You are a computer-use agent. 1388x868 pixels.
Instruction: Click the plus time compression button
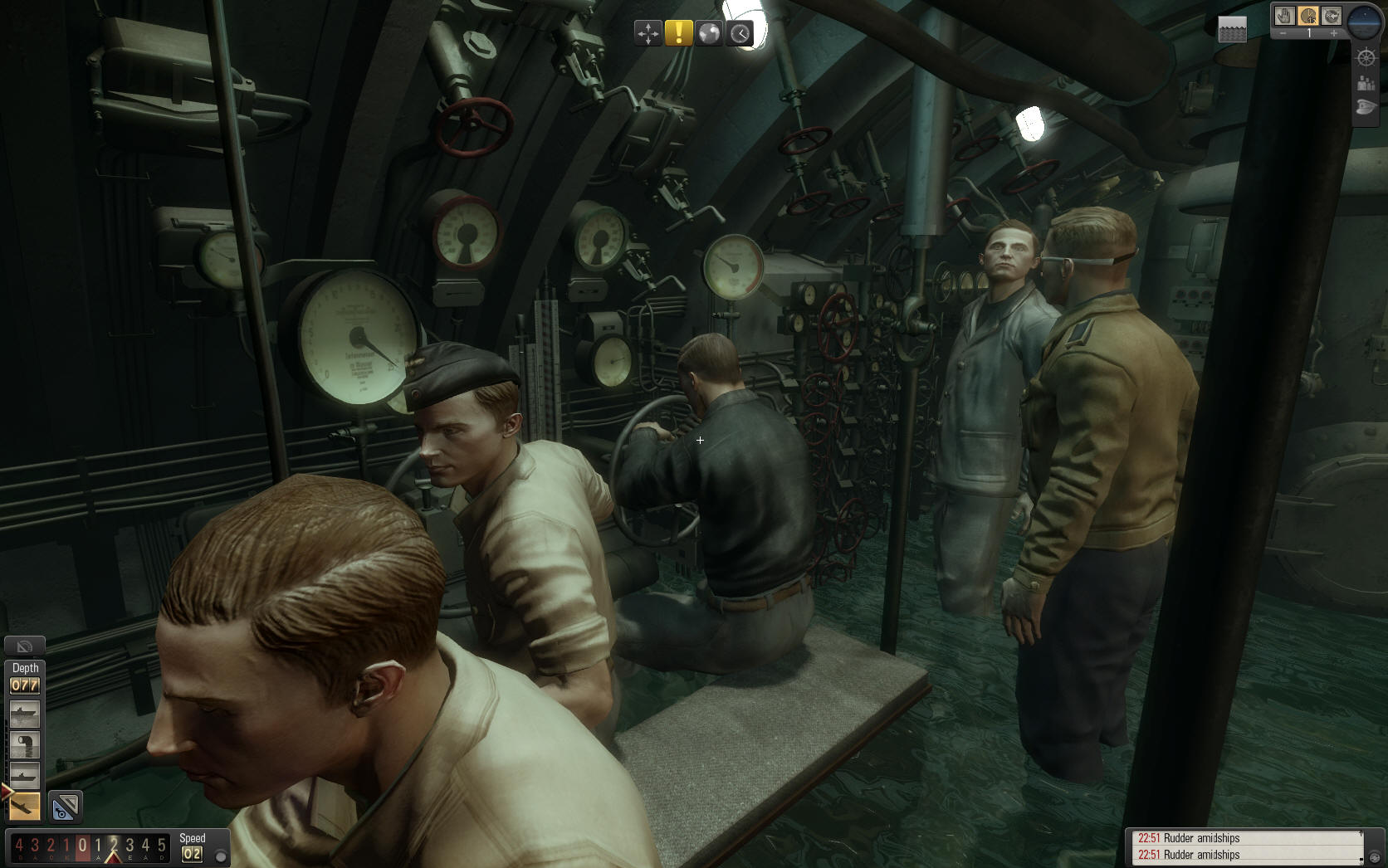tap(1334, 33)
